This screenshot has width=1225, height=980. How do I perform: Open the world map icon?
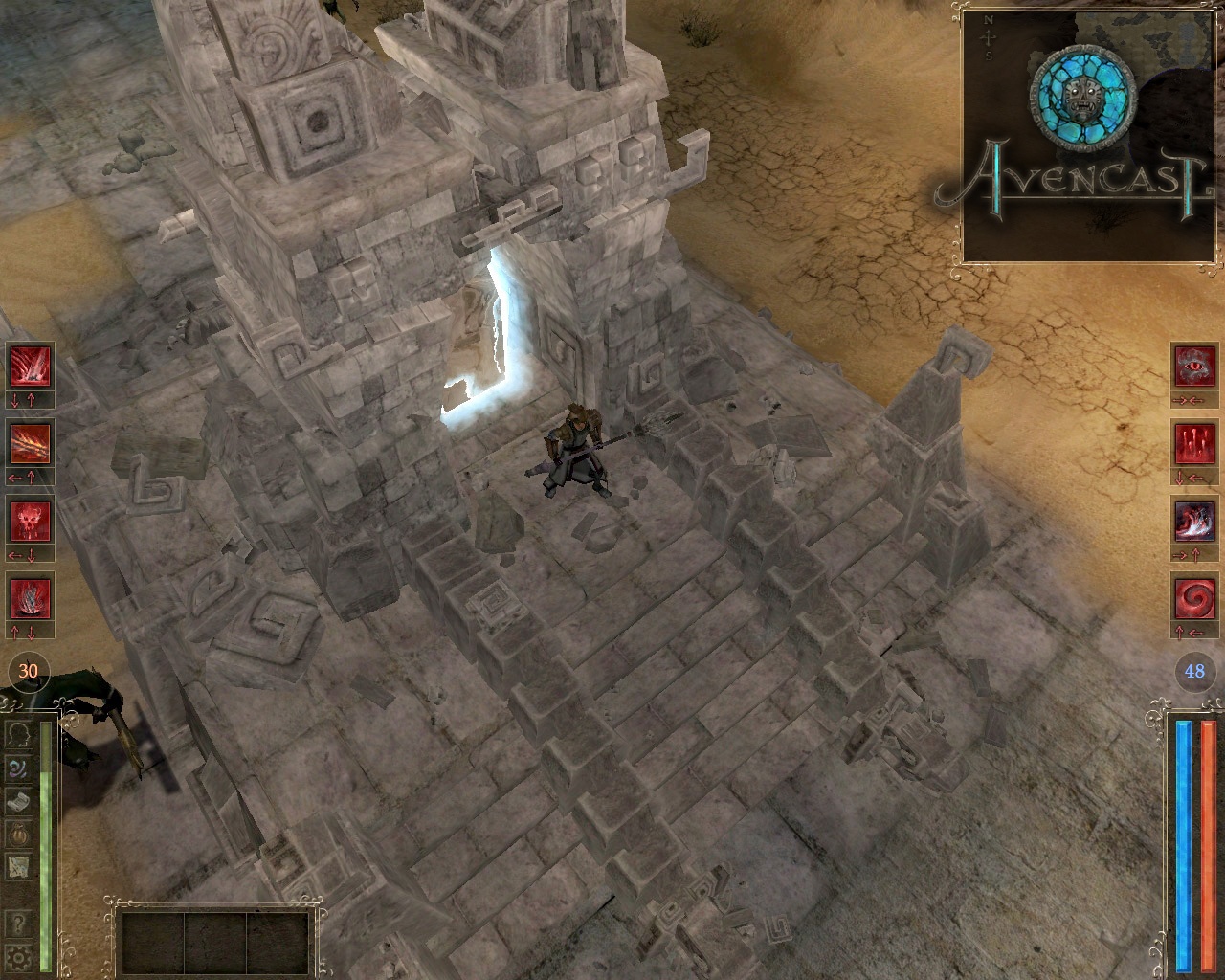pos(21,868)
